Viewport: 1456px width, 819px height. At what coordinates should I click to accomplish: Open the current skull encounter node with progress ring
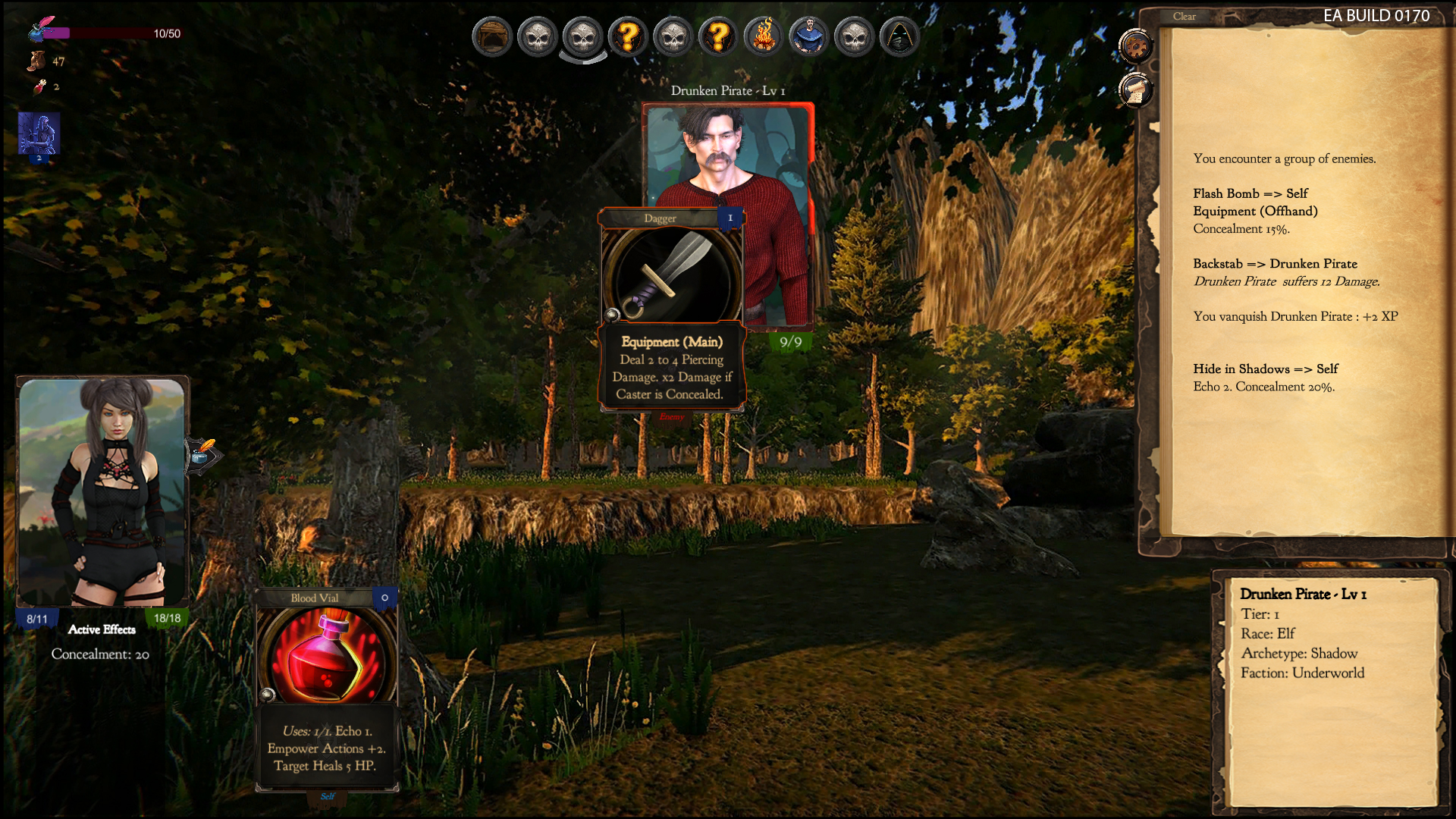click(x=582, y=36)
